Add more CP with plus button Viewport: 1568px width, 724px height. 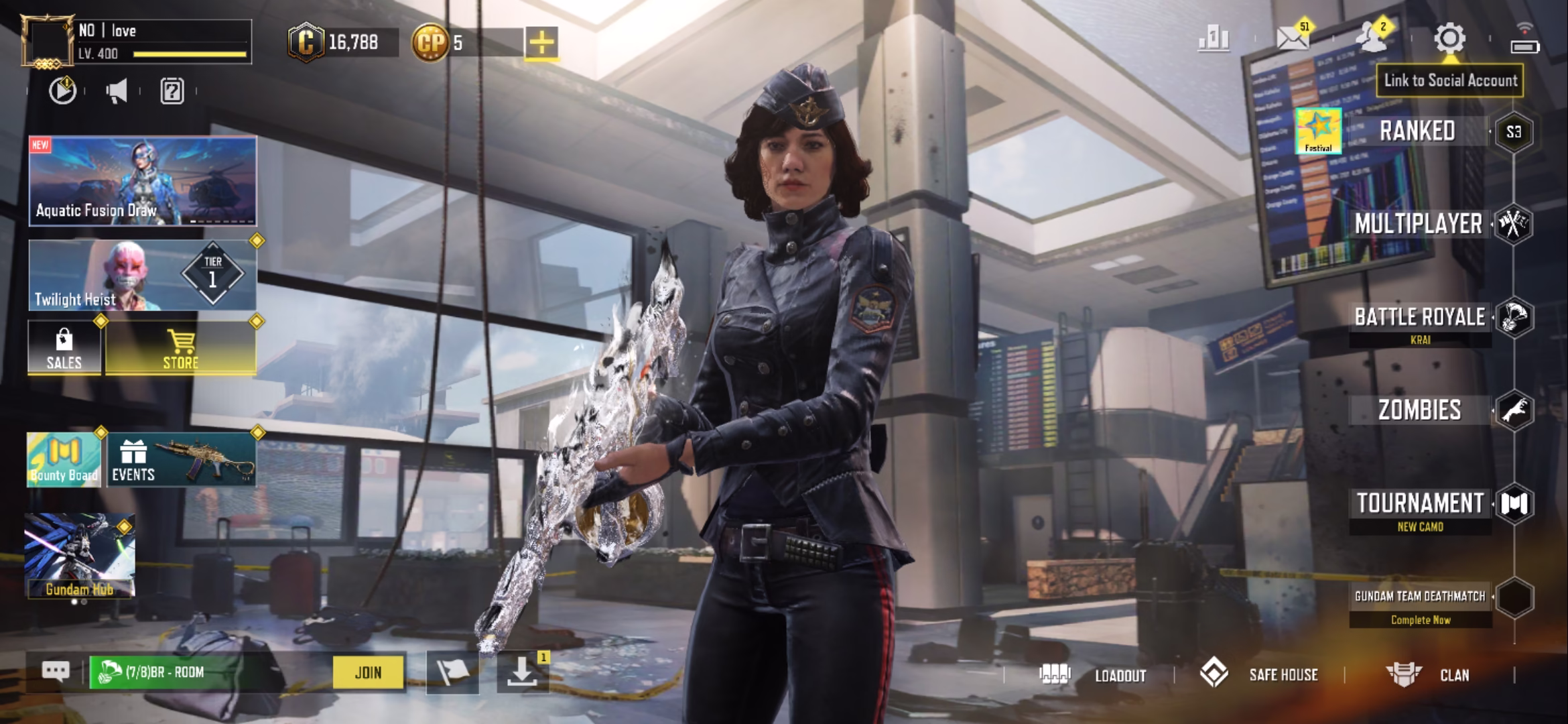(541, 43)
